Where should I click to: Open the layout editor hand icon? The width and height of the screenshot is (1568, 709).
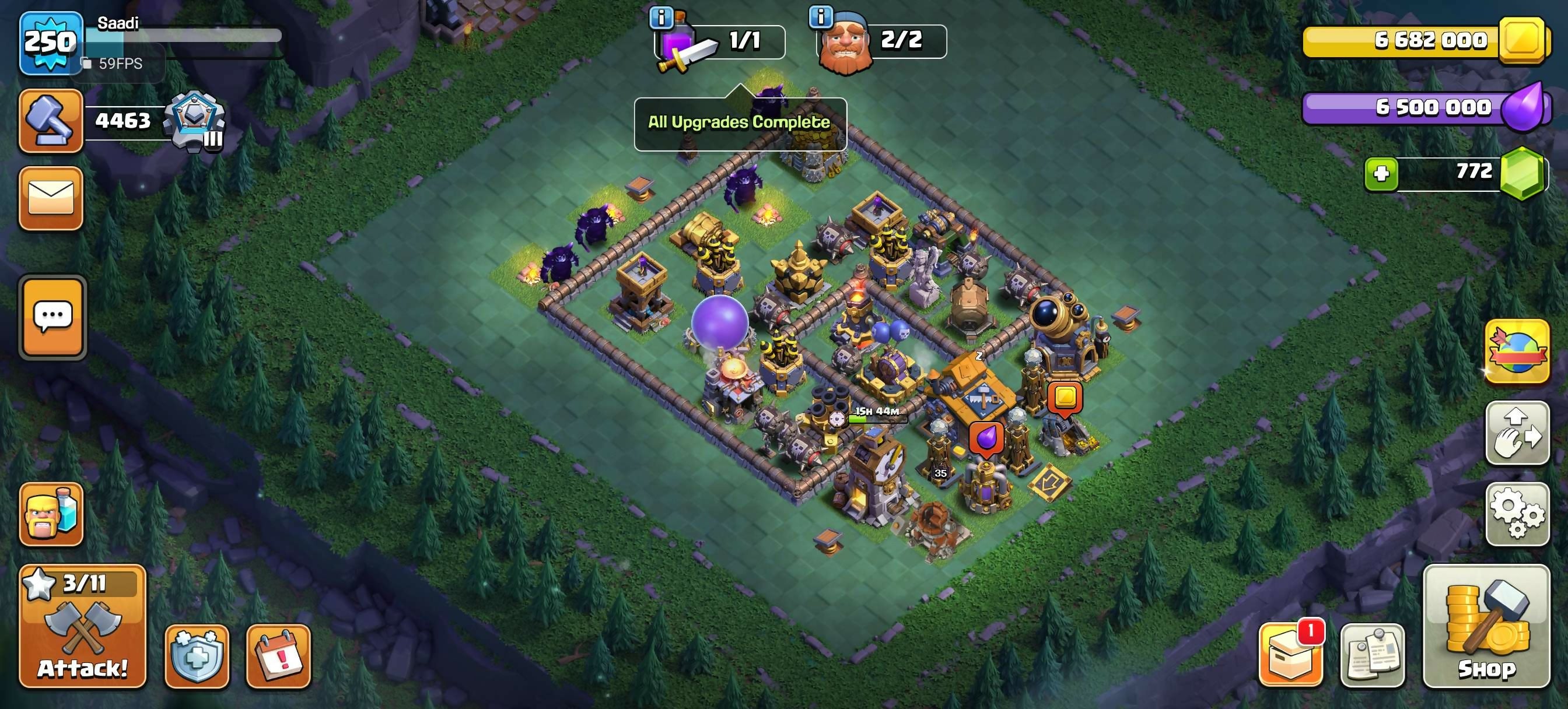pos(1517,433)
